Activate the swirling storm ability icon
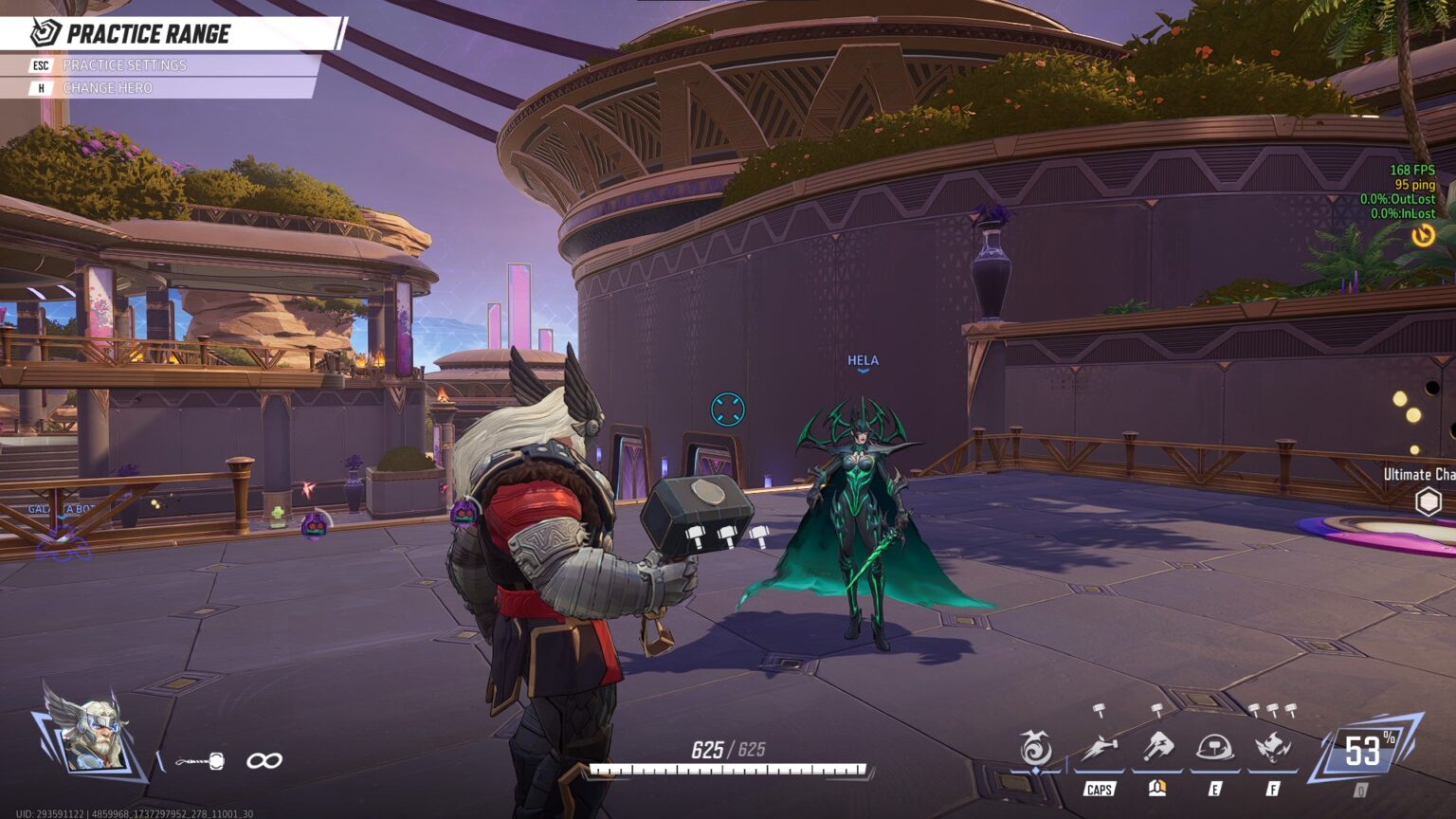The height and width of the screenshot is (819, 1456). [1035, 749]
